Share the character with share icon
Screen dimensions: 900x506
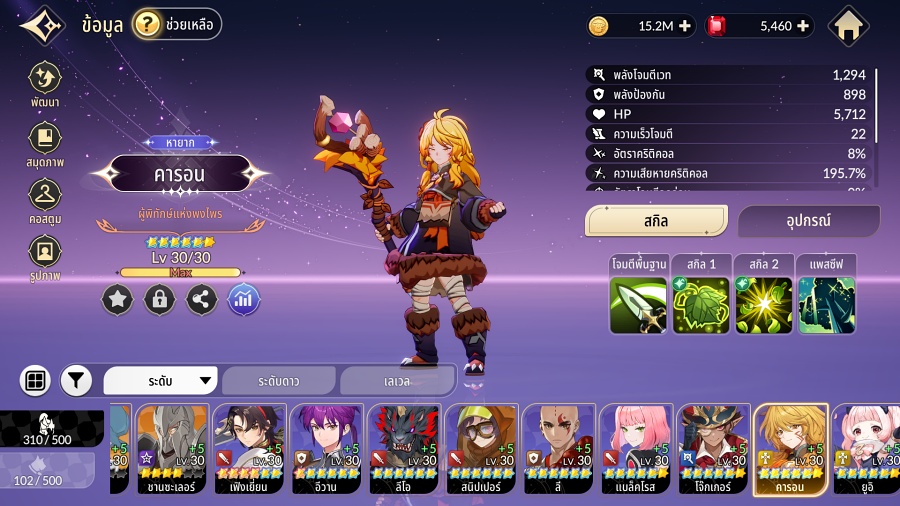pyautogui.click(x=202, y=298)
